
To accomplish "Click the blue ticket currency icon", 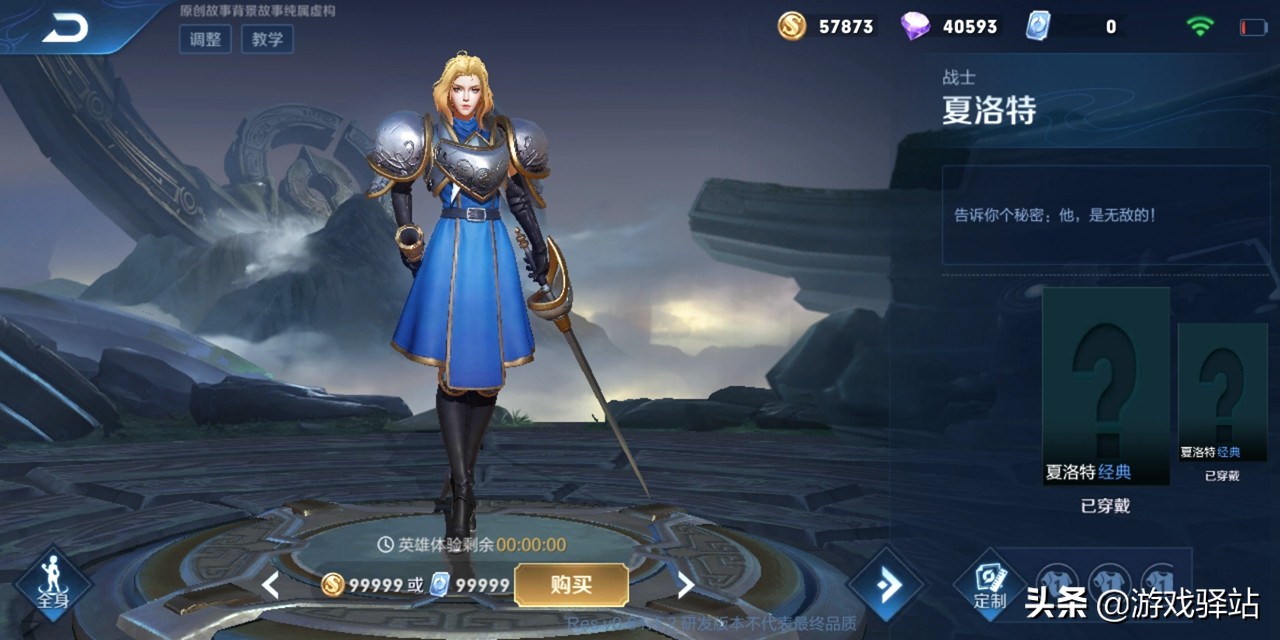I will tap(1038, 26).
